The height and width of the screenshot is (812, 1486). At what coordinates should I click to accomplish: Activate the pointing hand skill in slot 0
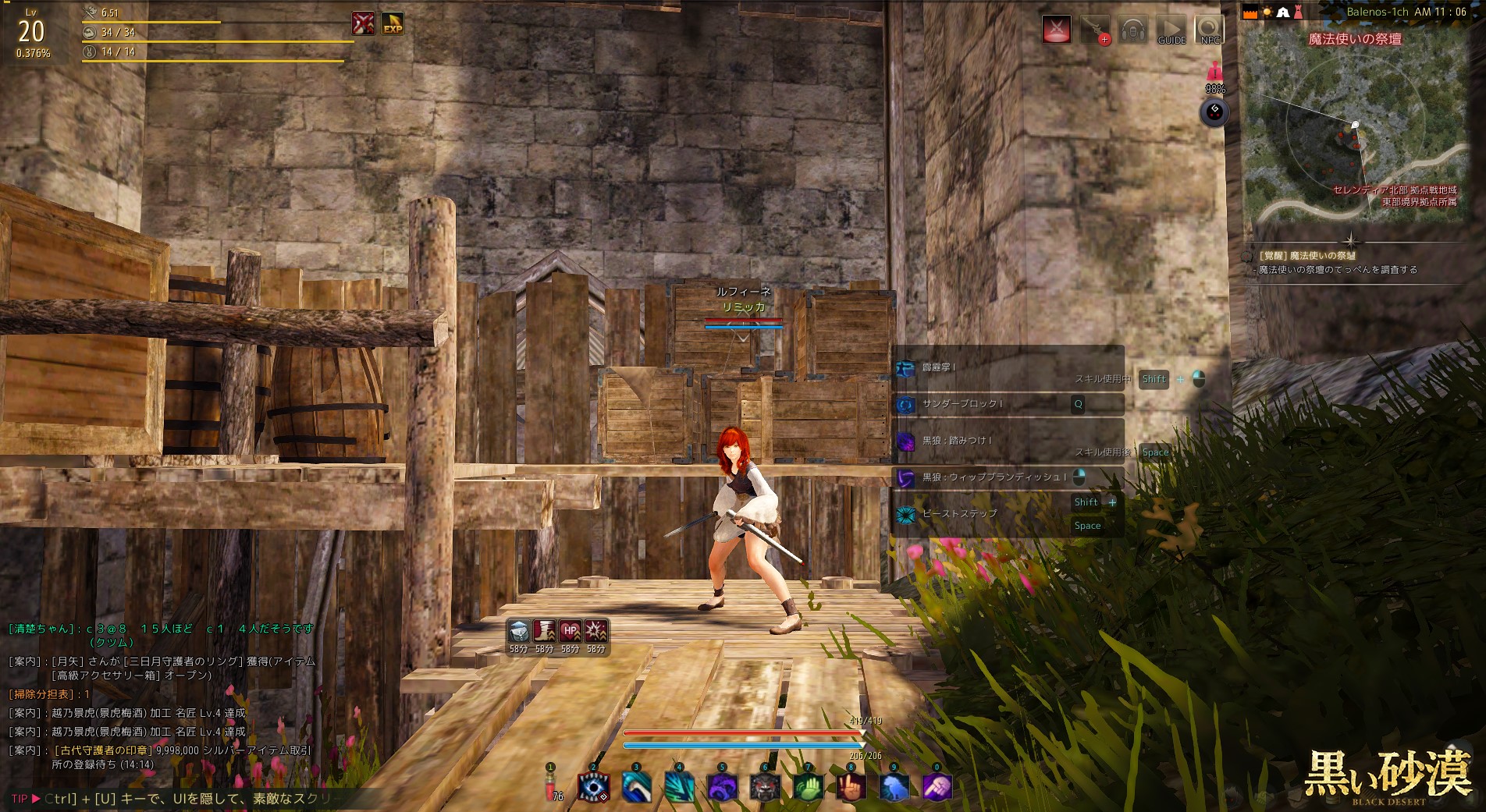937,786
